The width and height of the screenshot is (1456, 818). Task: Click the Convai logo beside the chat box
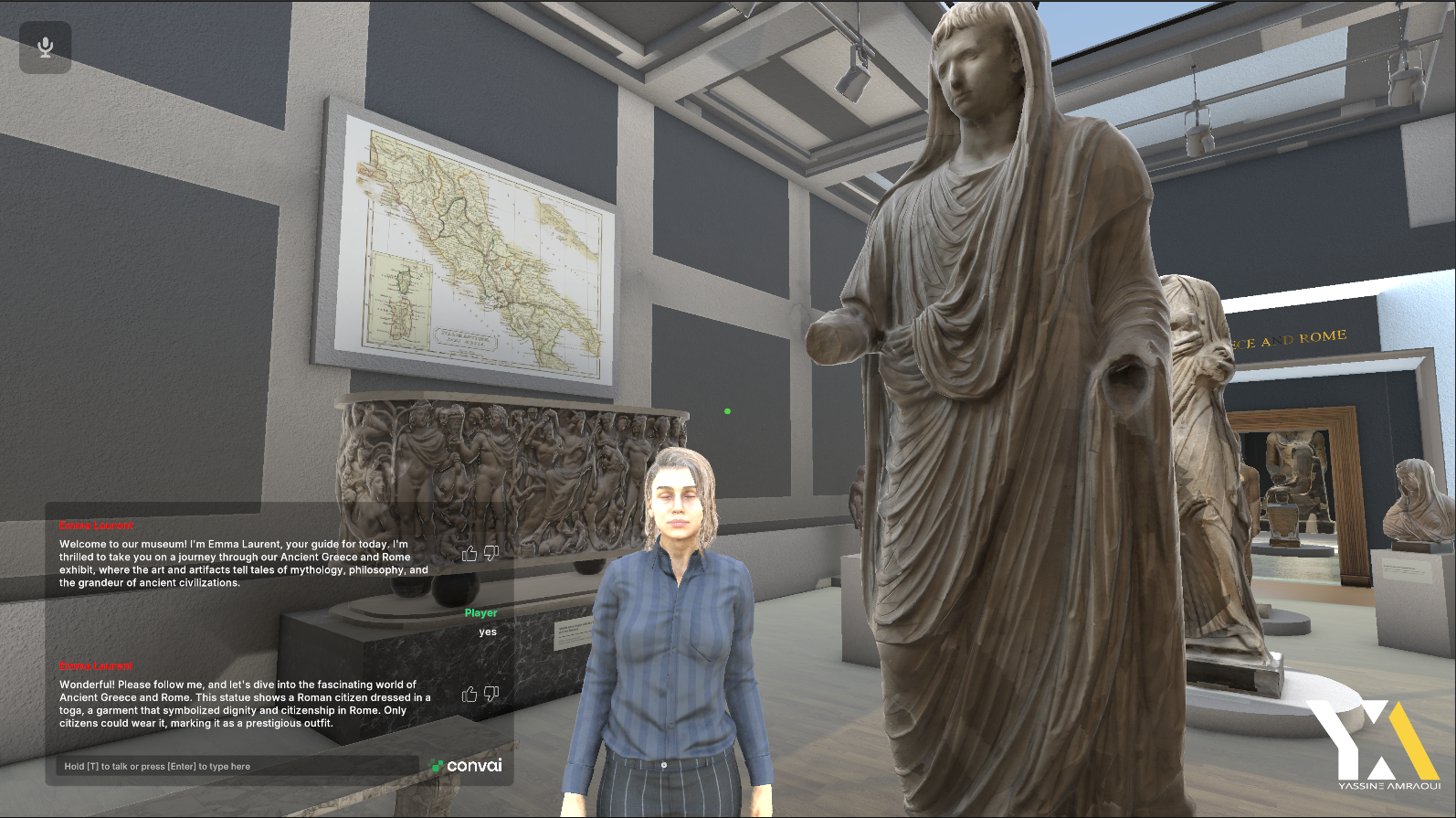[x=464, y=768]
